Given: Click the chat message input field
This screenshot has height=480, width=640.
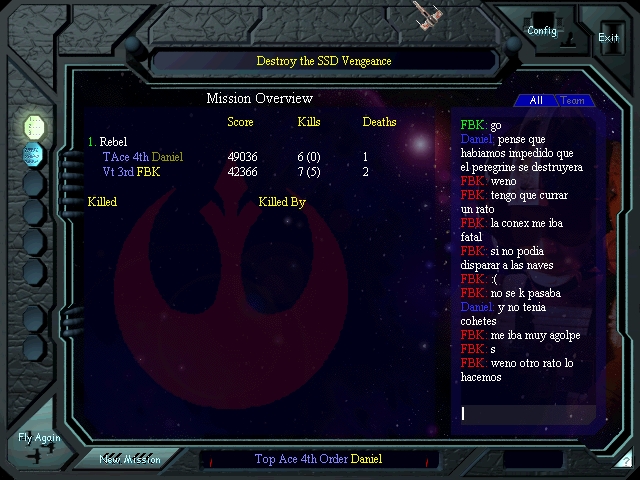Looking at the screenshot, I should click(526, 414).
